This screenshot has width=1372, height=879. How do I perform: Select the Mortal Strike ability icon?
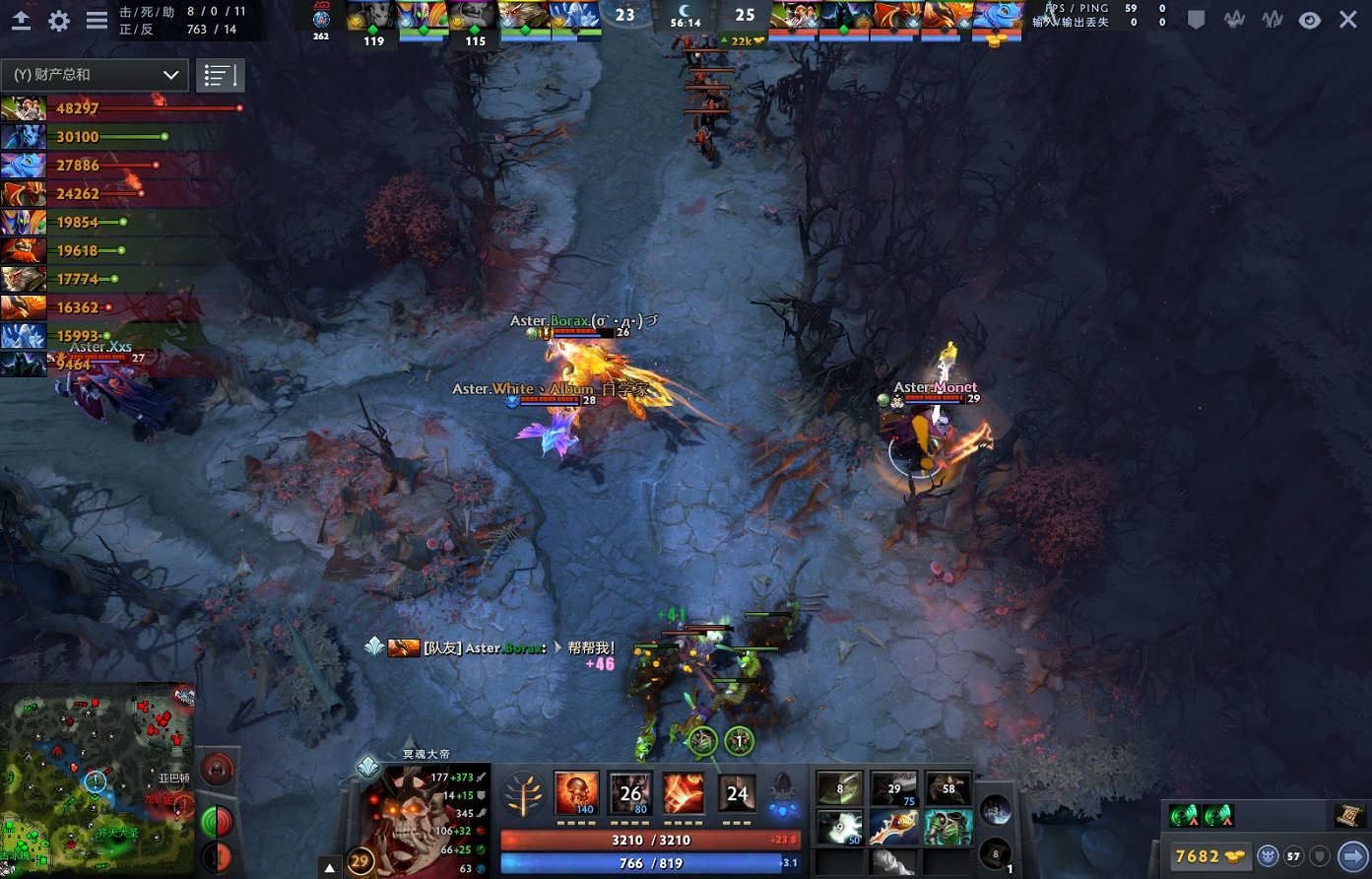click(x=684, y=792)
